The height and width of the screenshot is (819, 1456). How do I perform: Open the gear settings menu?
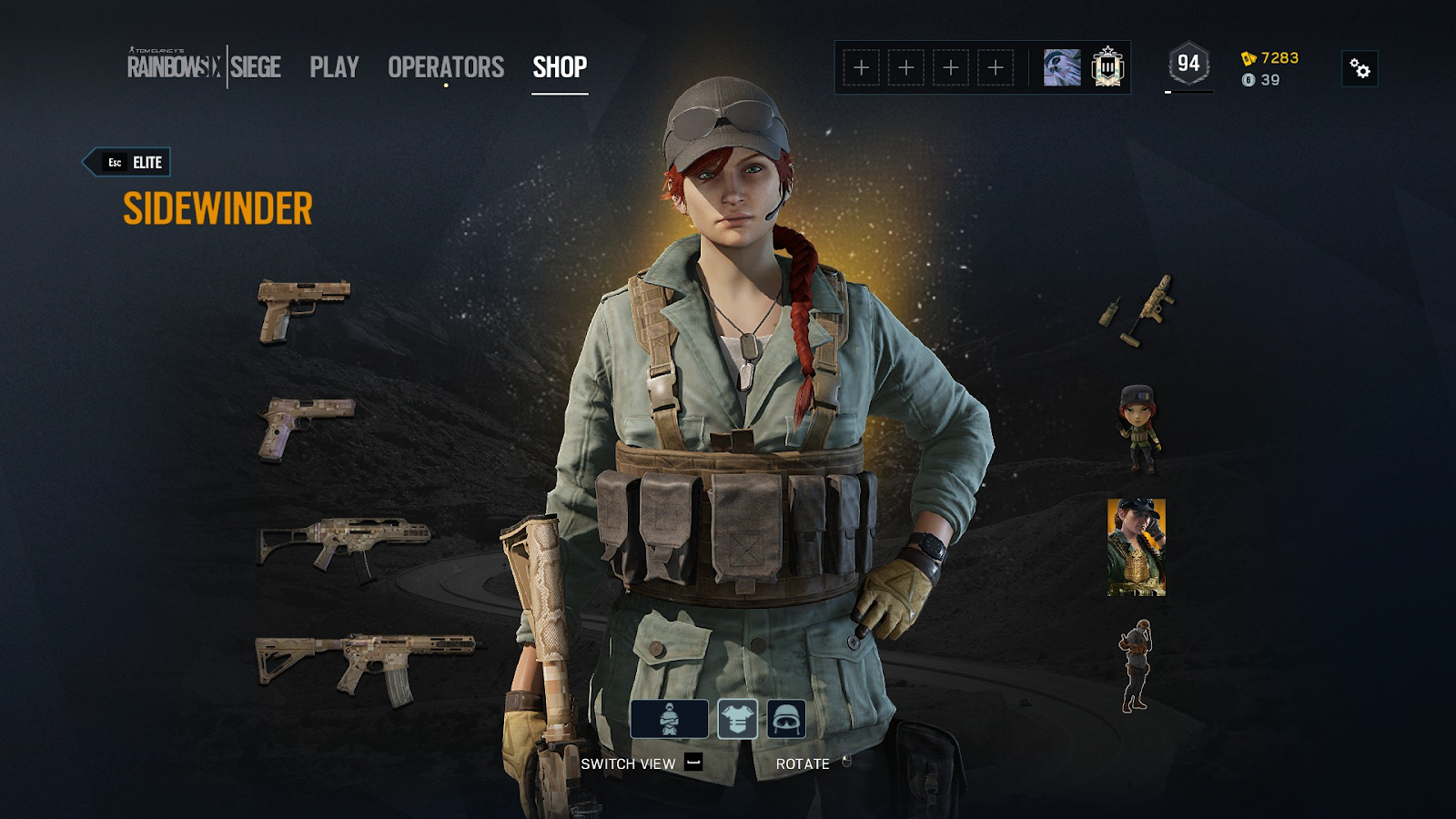pyautogui.click(x=1360, y=68)
